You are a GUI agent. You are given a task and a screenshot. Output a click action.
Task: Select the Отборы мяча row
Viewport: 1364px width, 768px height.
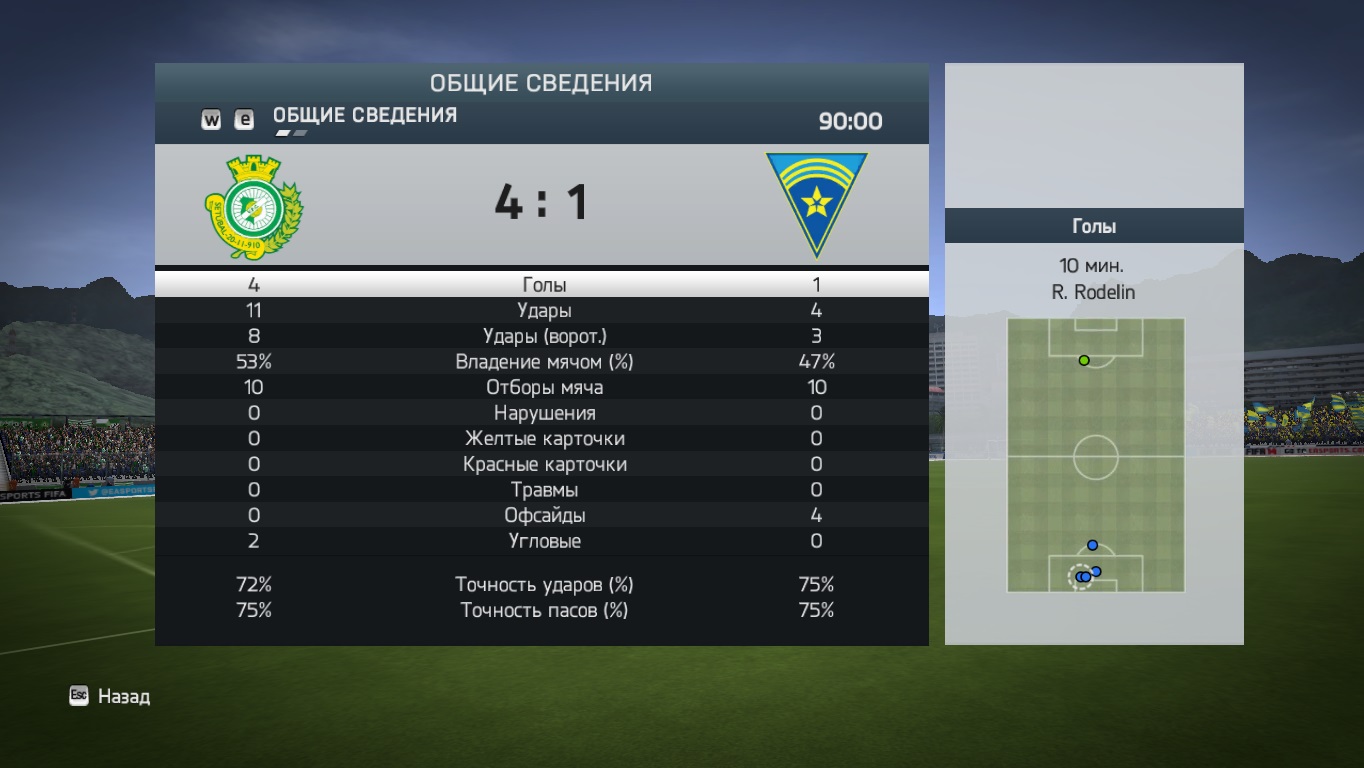[544, 388]
